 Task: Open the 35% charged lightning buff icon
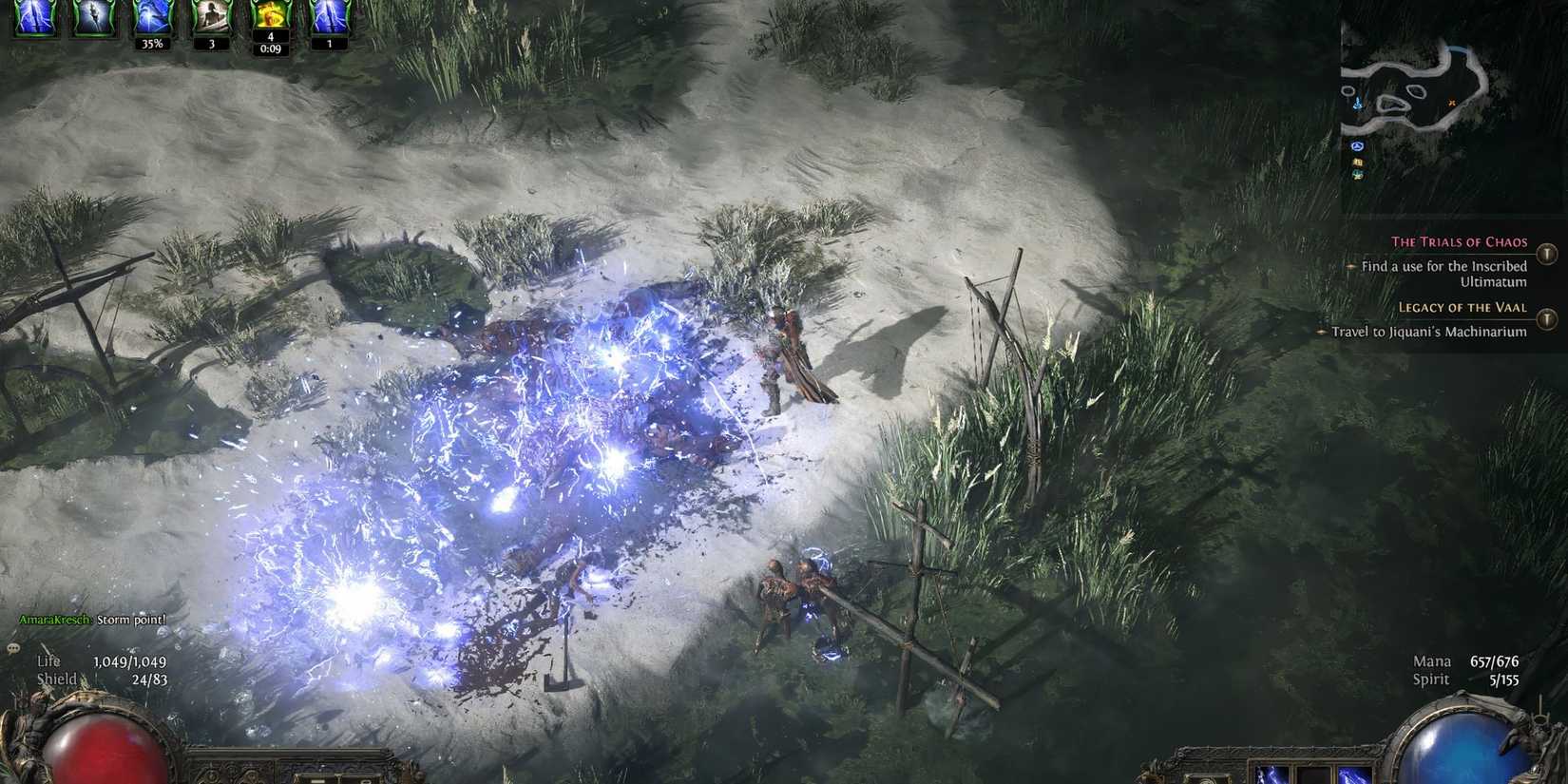[x=152, y=16]
